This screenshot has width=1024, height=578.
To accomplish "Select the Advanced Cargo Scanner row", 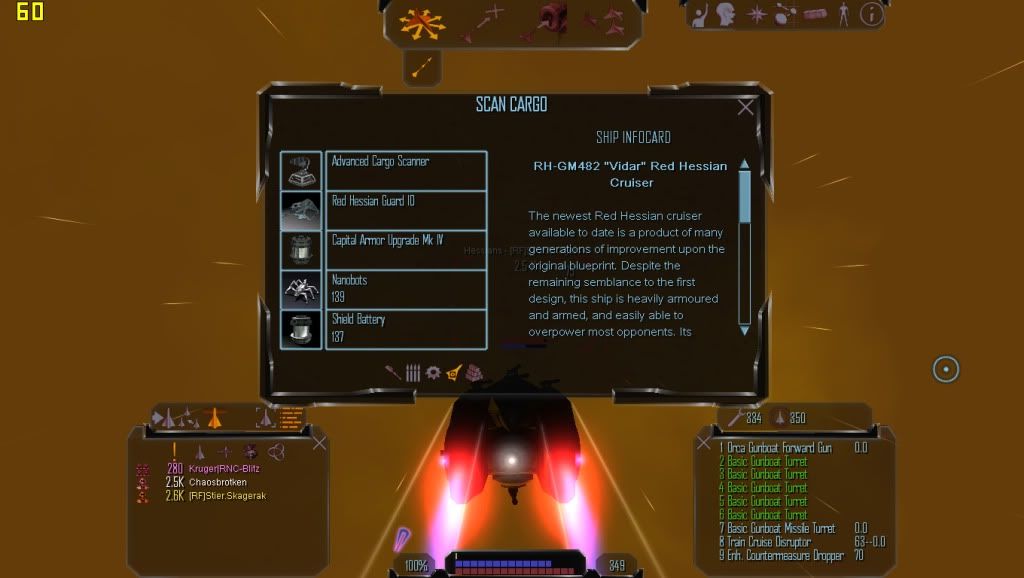I will 406,170.
